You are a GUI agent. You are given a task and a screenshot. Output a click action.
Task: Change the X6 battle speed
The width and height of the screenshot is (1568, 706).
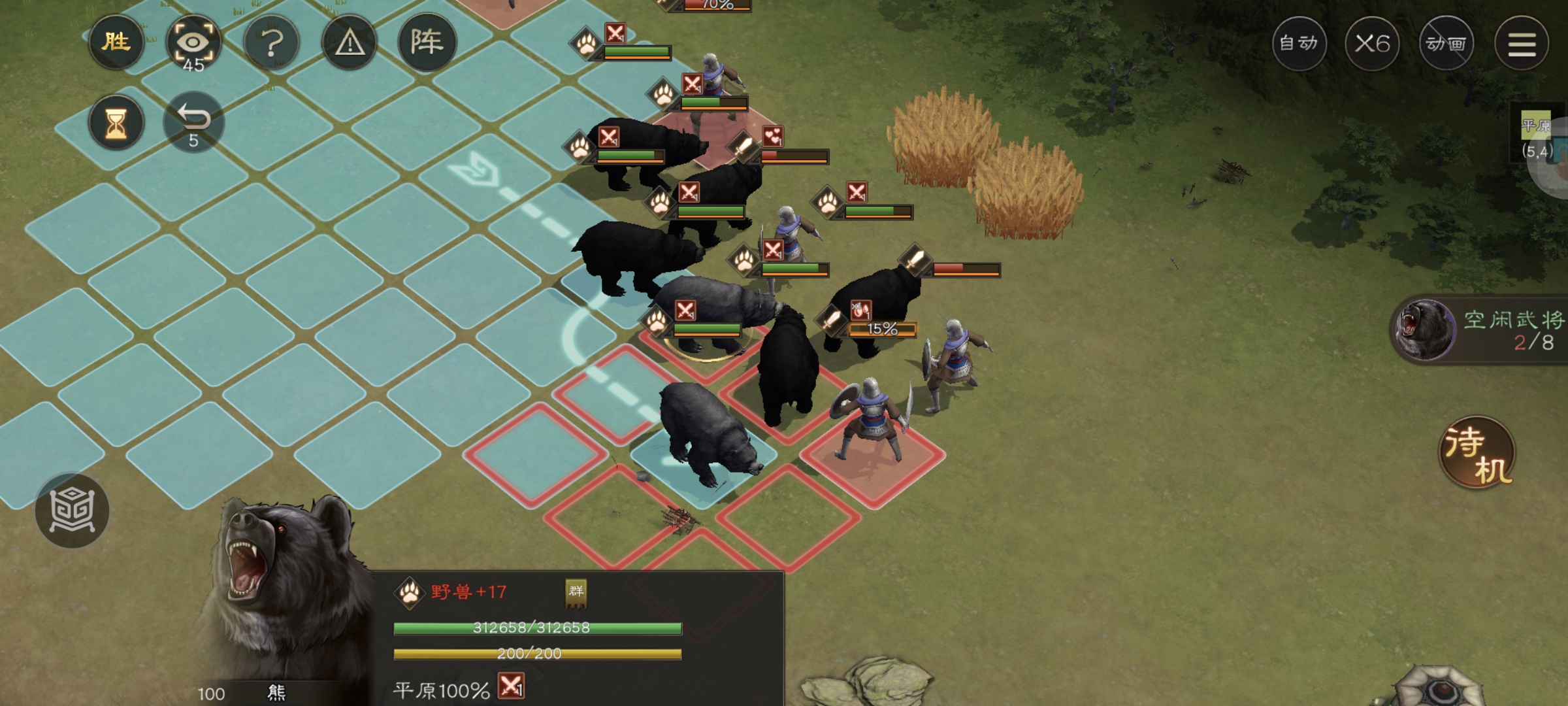point(1371,44)
